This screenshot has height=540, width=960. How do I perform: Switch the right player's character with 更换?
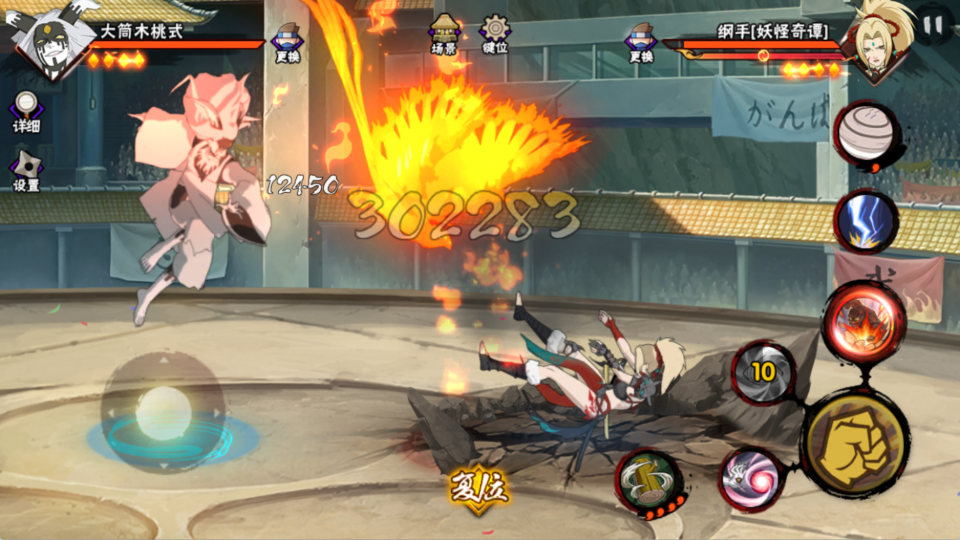point(641,42)
